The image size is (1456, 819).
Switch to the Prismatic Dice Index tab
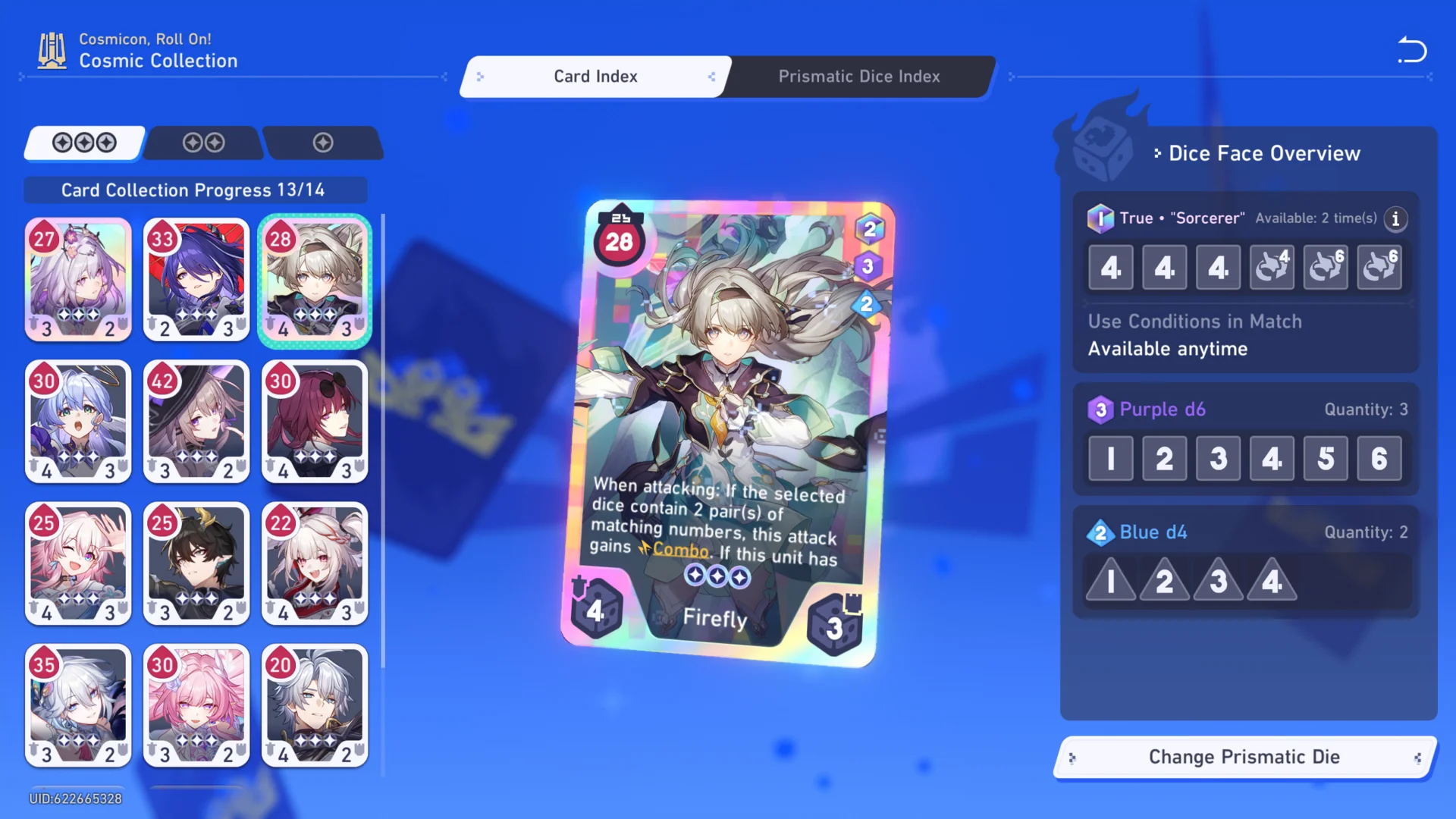pos(858,76)
